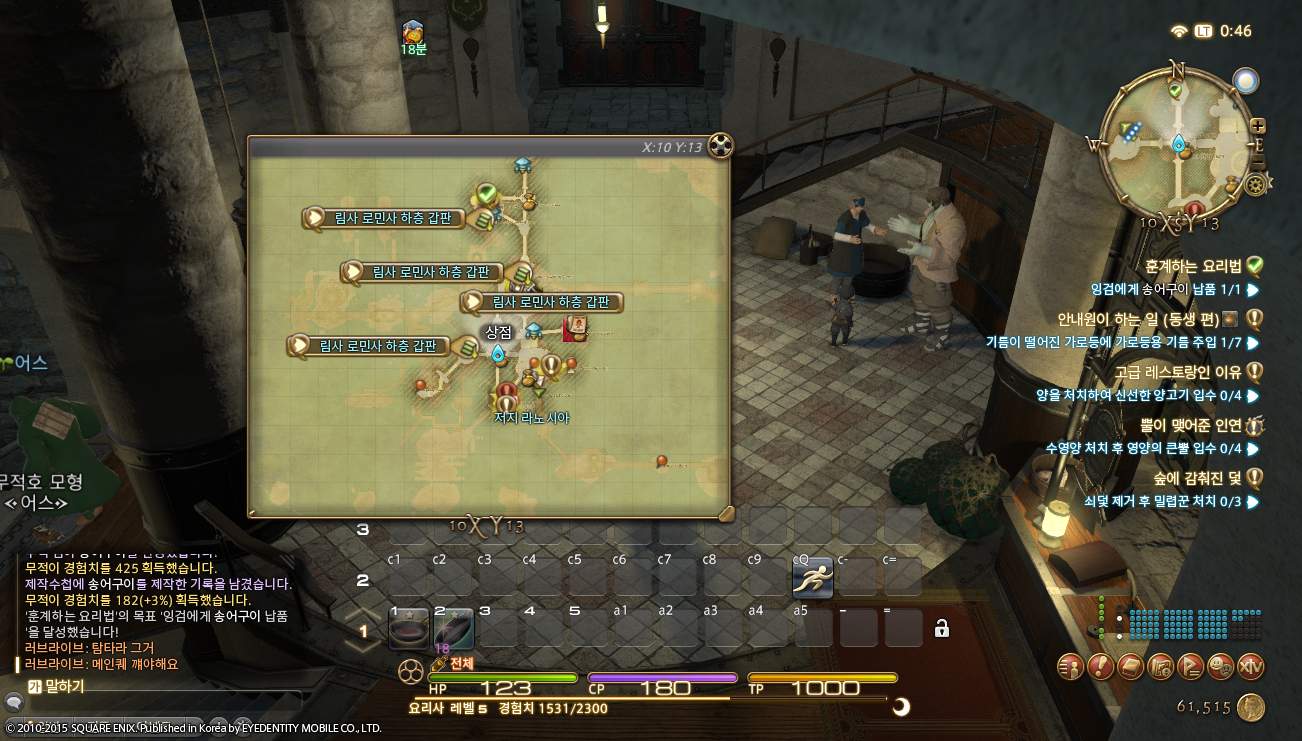The height and width of the screenshot is (741, 1302).
Task: Close the map window with the round X button
Action: pyautogui.click(x=720, y=146)
